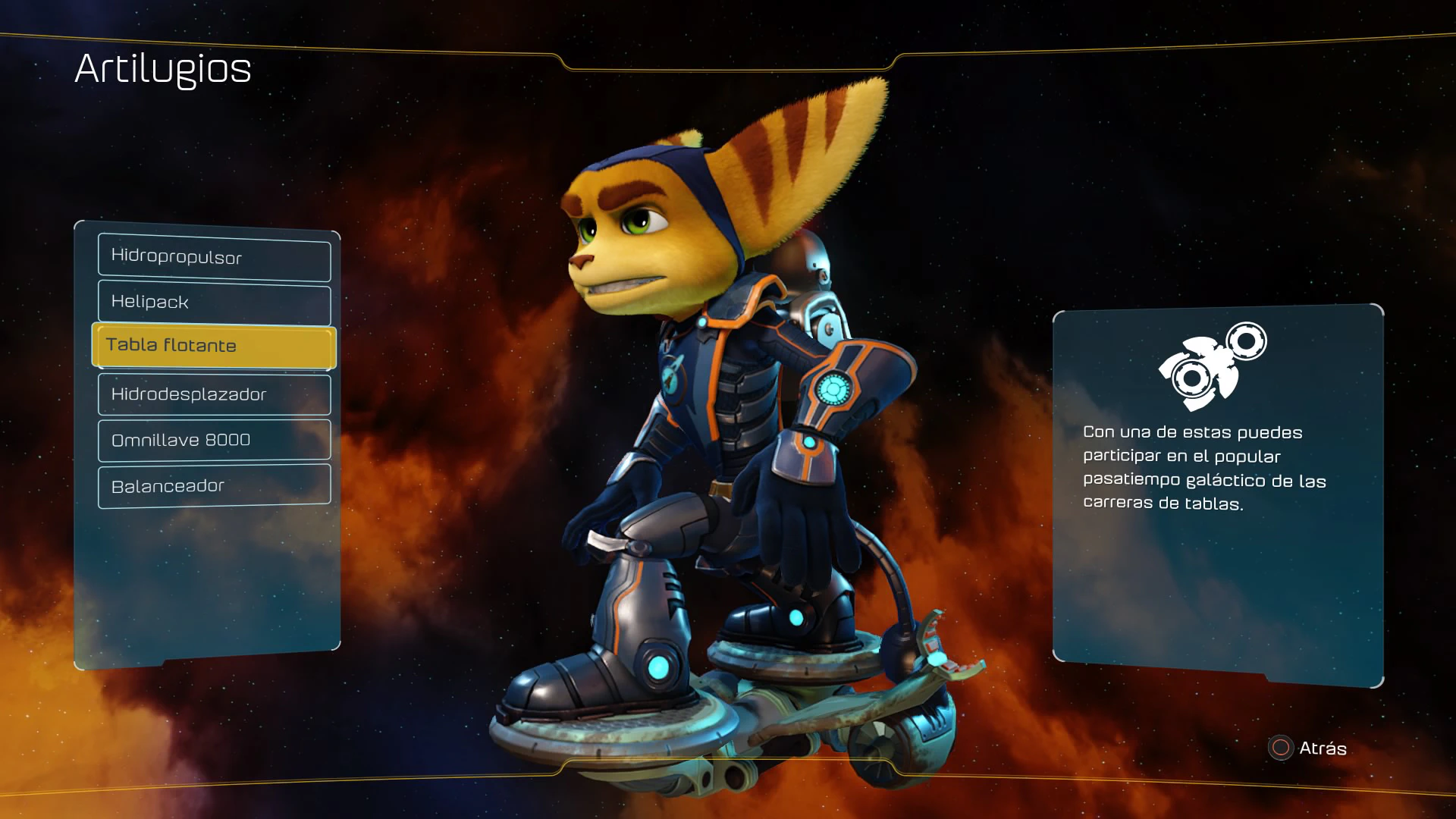Choose the Balanceador gadget
This screenshot has height=819, width=1456.
point(214,486)
